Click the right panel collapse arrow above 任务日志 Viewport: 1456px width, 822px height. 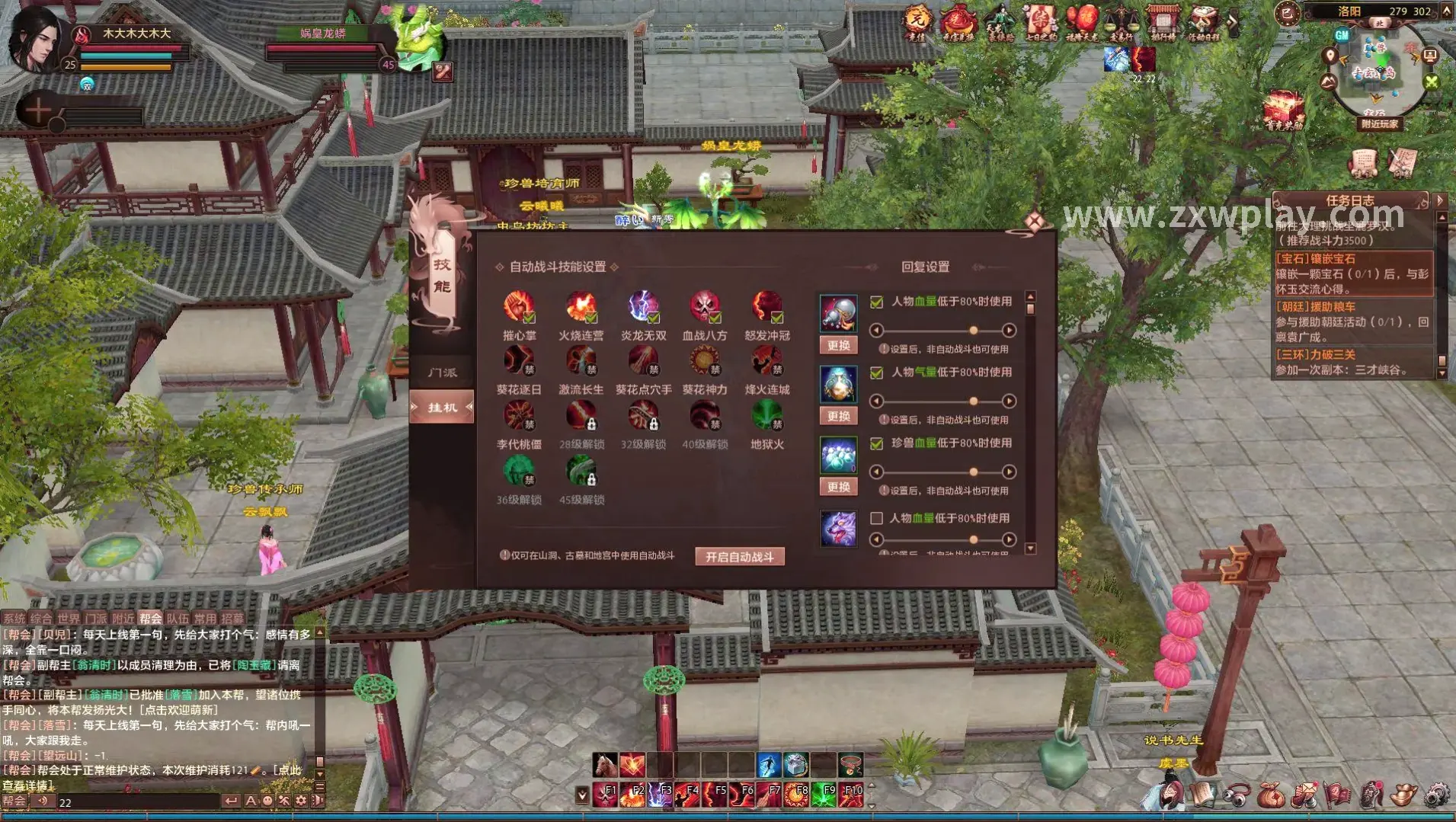tap(1440, 201)
